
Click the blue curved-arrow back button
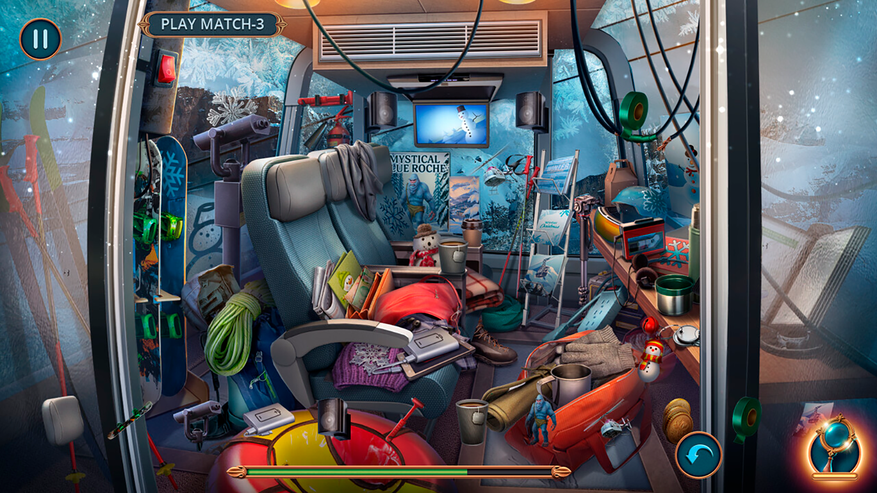pos(697,455)
